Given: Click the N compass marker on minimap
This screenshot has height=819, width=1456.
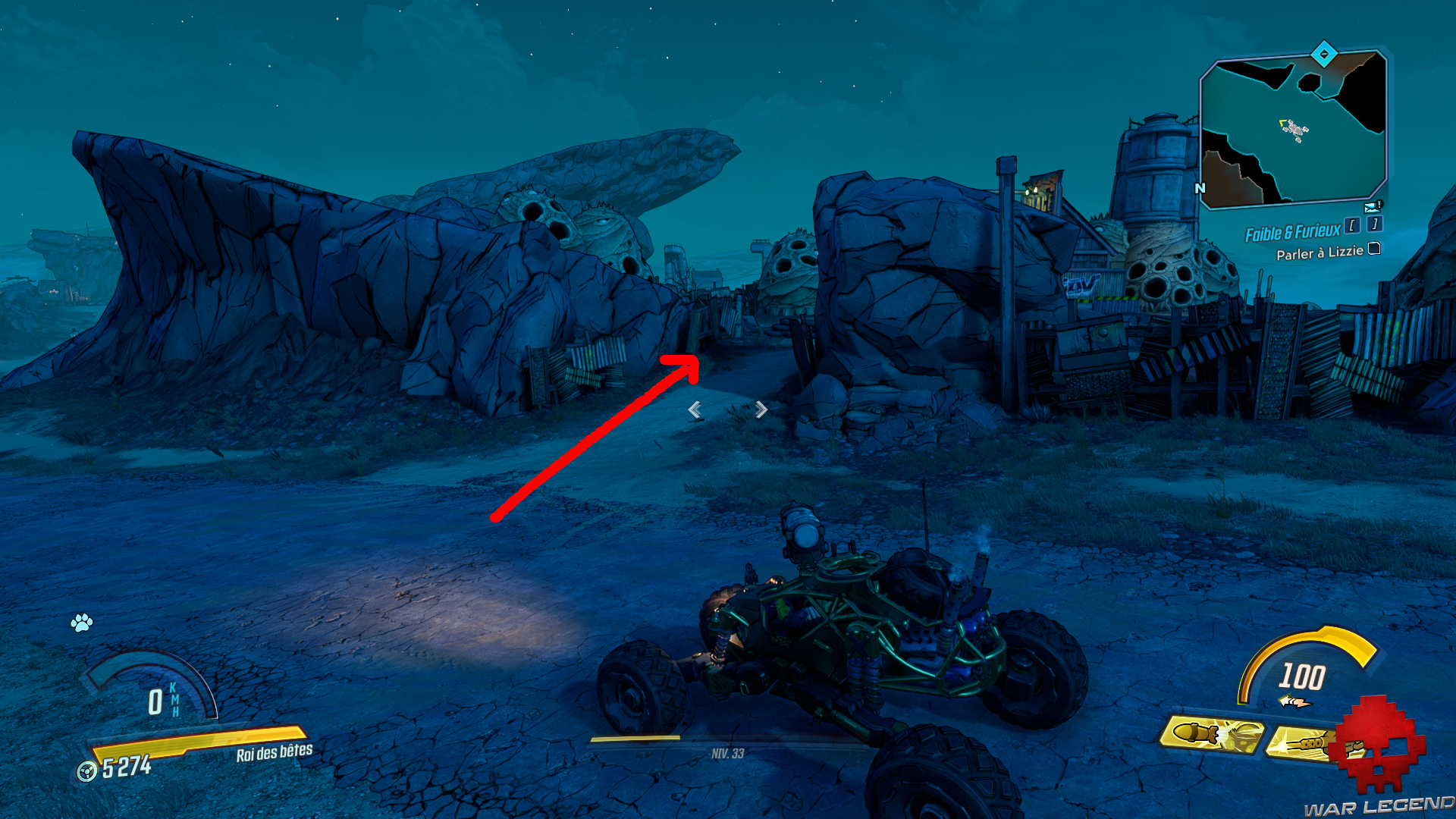Looking at the screenshot, I should (x=1199, y=188).
